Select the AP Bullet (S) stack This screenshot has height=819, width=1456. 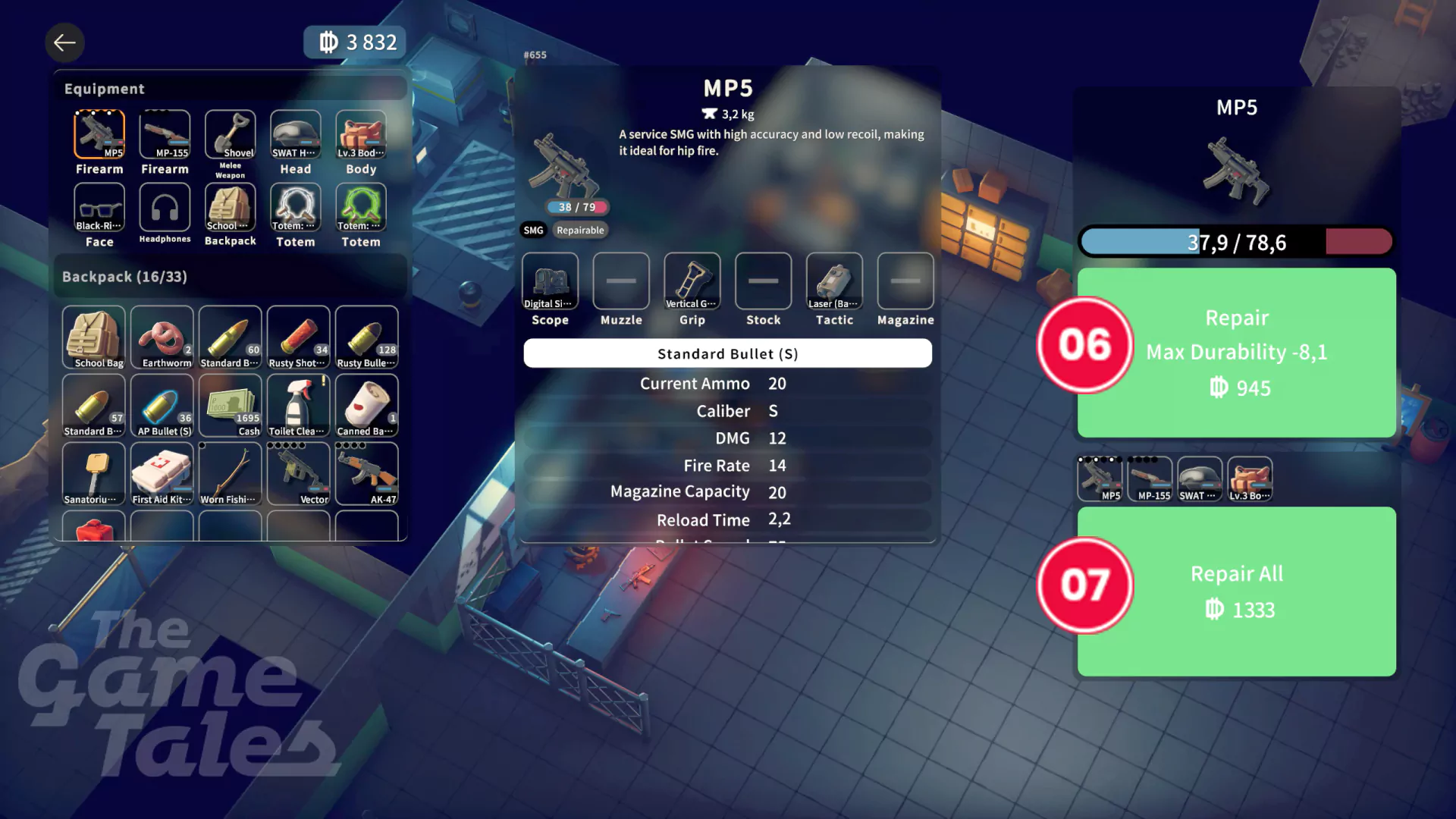pos(162,406)
